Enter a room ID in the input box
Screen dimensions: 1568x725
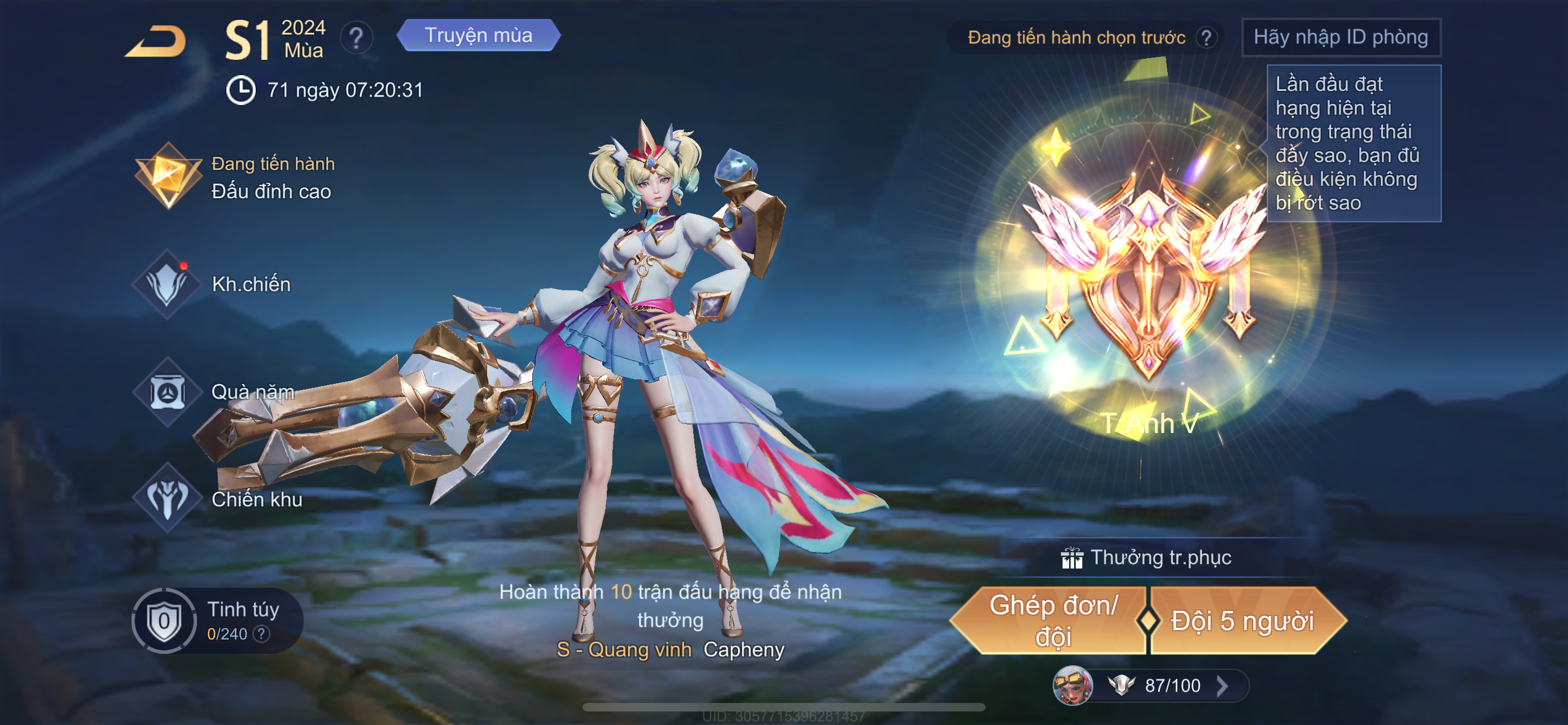point(1341,38)
